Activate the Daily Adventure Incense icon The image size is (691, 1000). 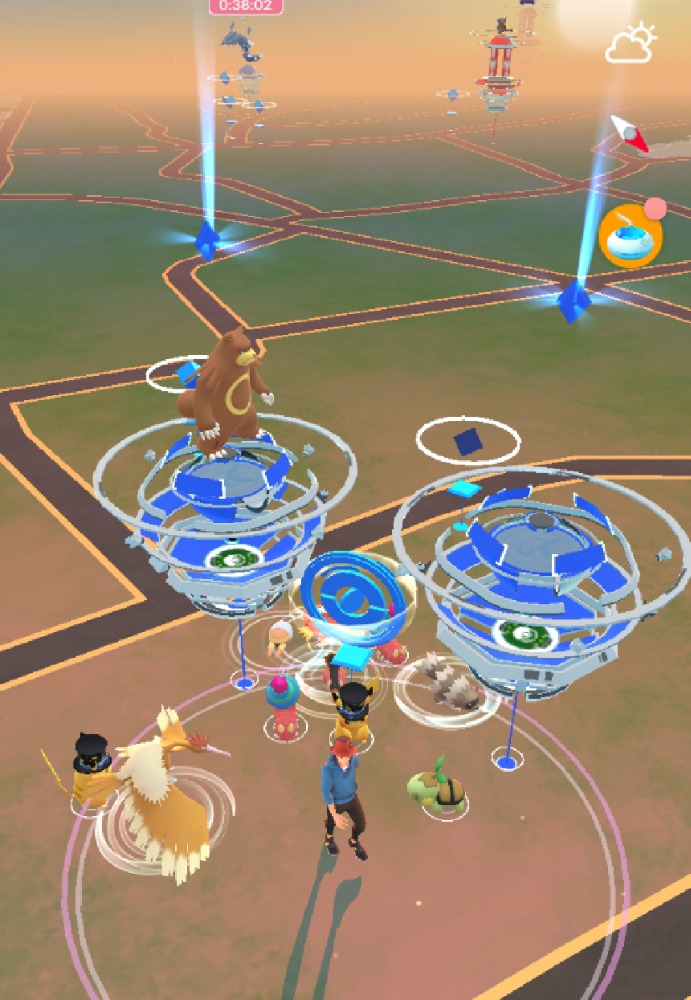pyautogui.click(x=630, y=237)
